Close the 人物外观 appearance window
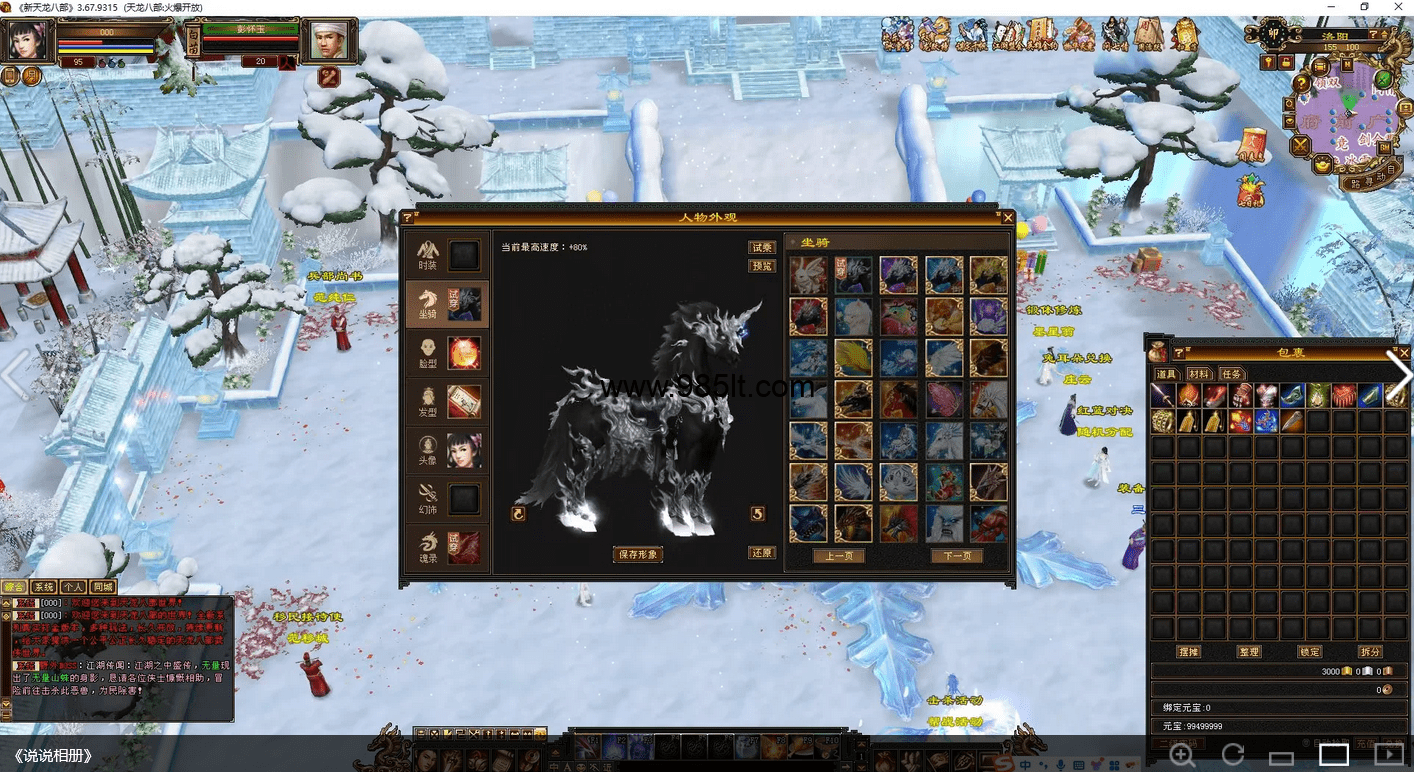This screenshot has height=772, width=1414. [x=1008, y=217]
